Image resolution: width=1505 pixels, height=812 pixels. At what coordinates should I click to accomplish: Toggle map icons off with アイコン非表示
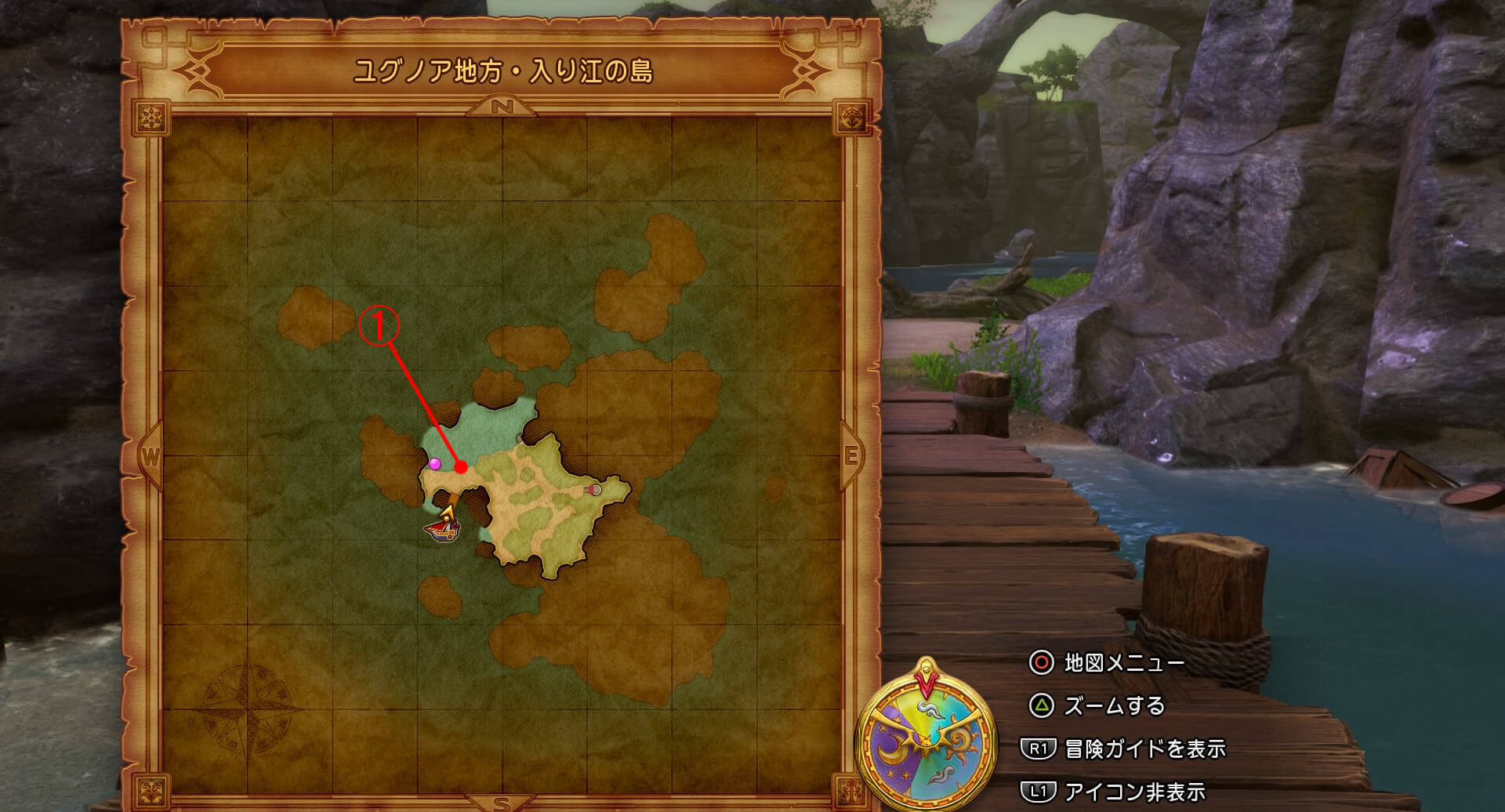click(x=1133, y=792)
